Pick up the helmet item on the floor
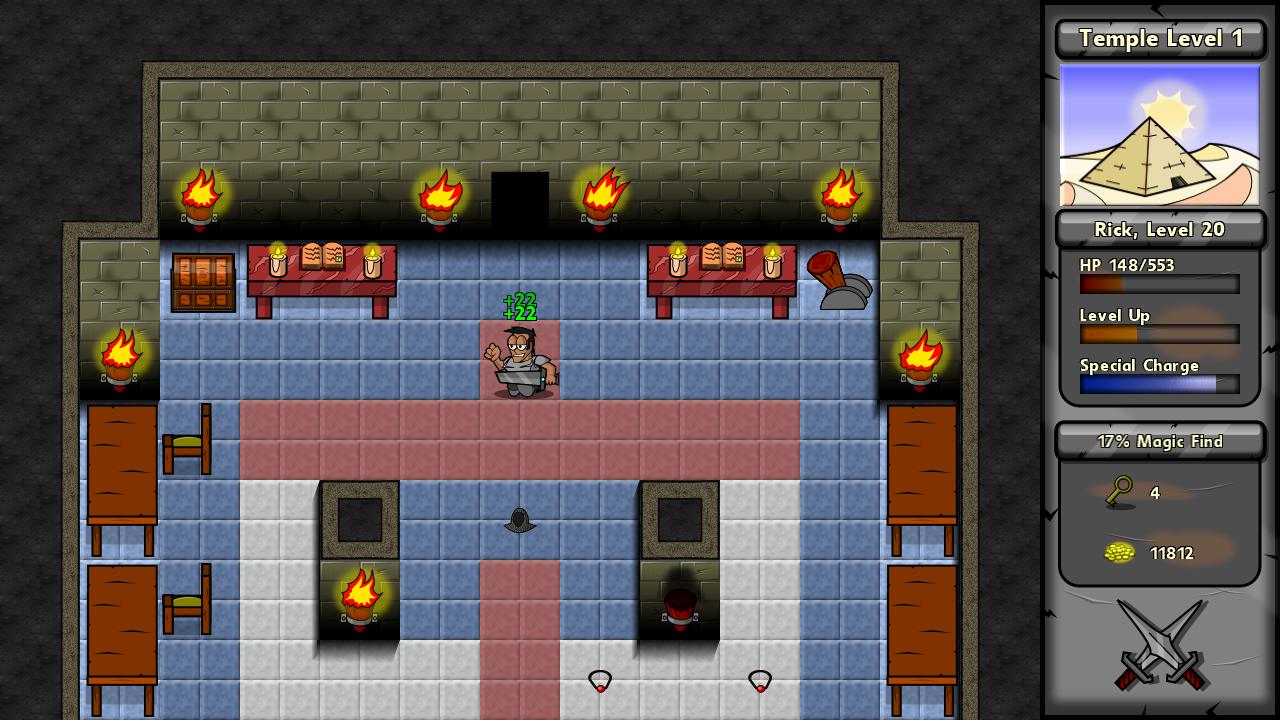 (x=520, y=521)
